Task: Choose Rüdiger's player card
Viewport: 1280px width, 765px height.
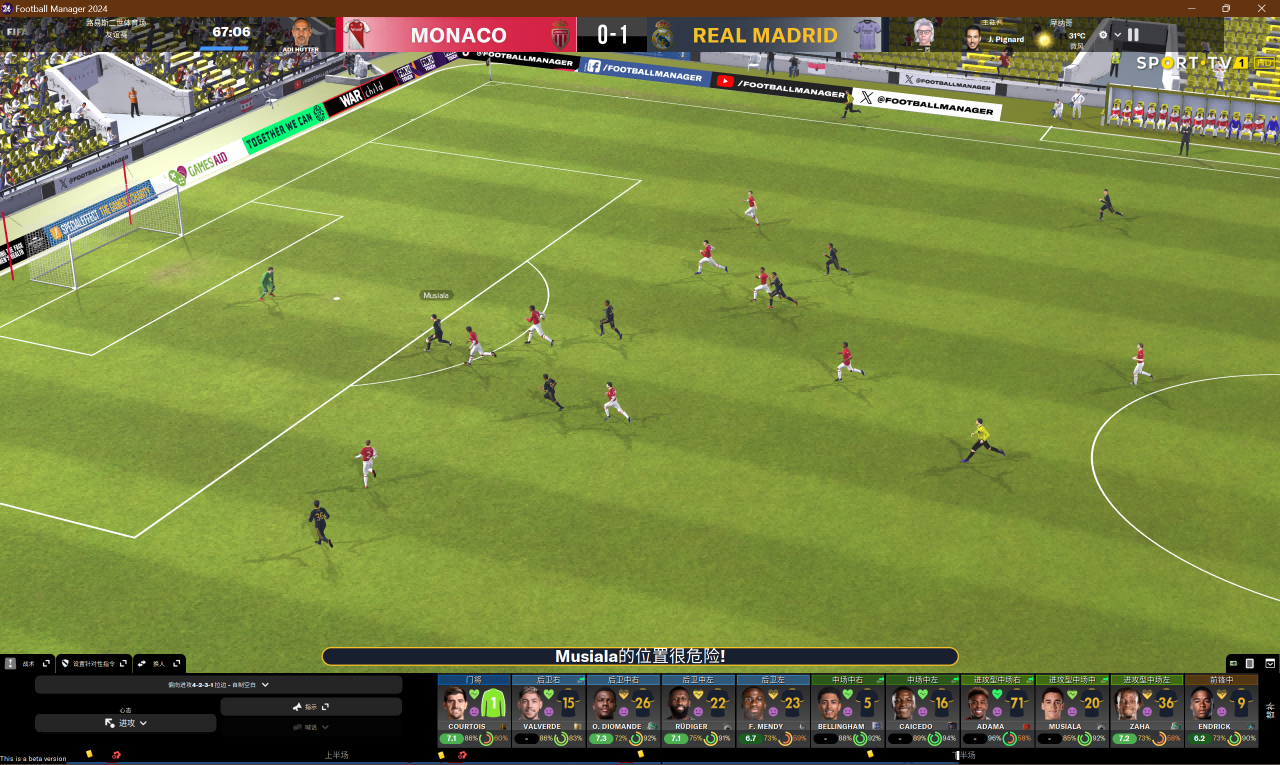Action: coord(698,709)
